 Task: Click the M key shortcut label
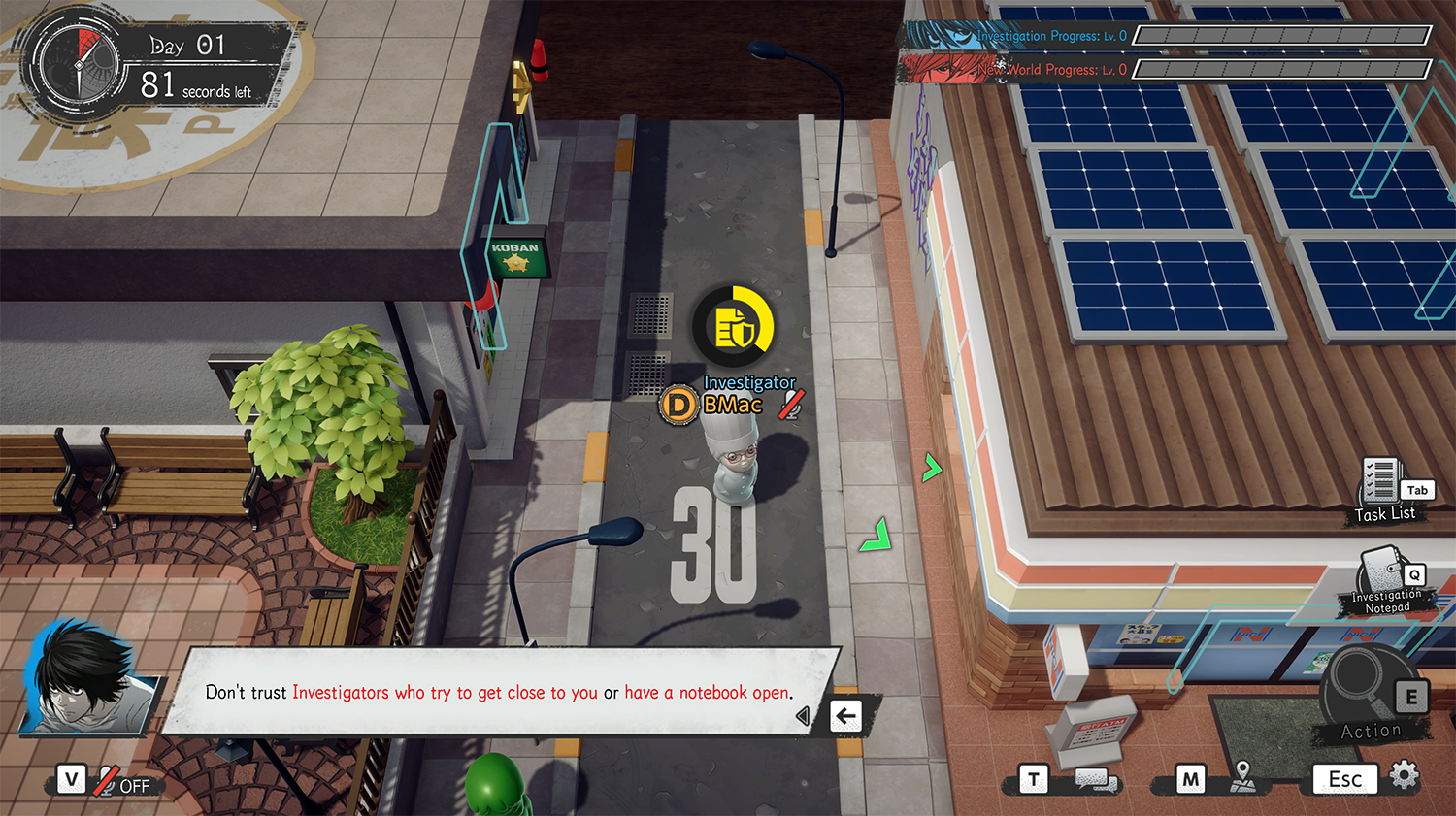coord(1190,778)
